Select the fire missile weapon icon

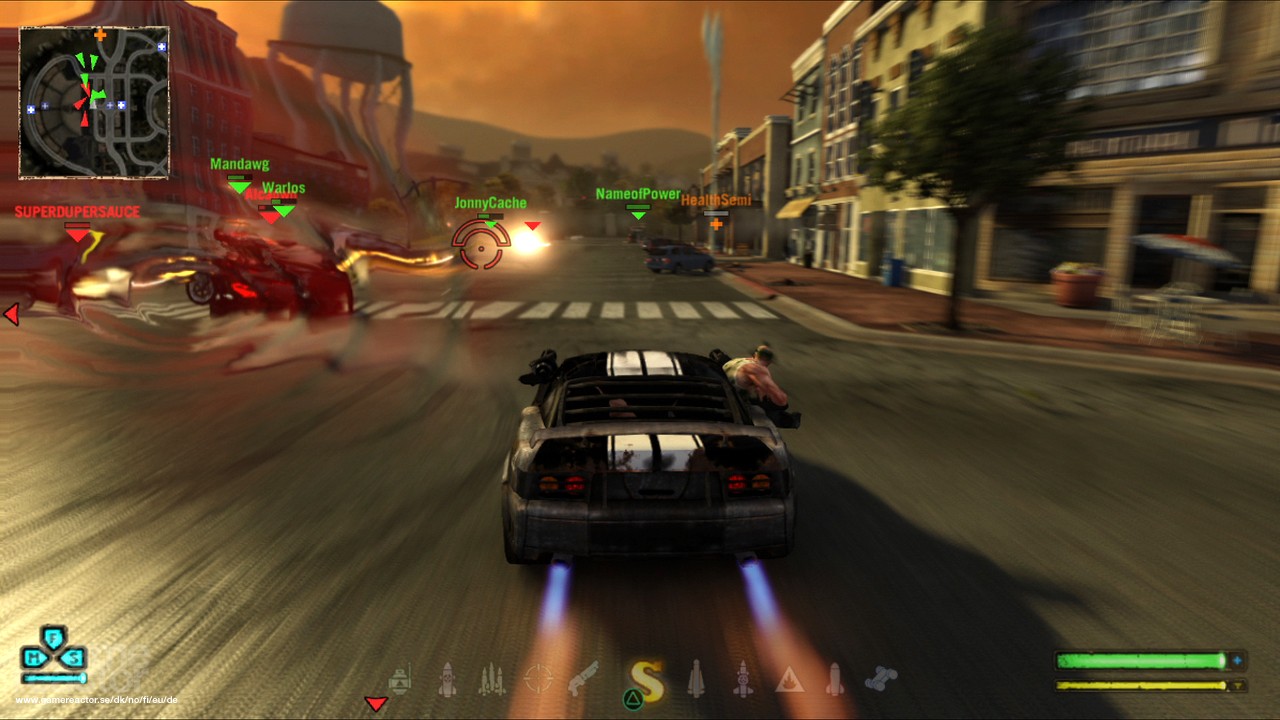[742, 678]
